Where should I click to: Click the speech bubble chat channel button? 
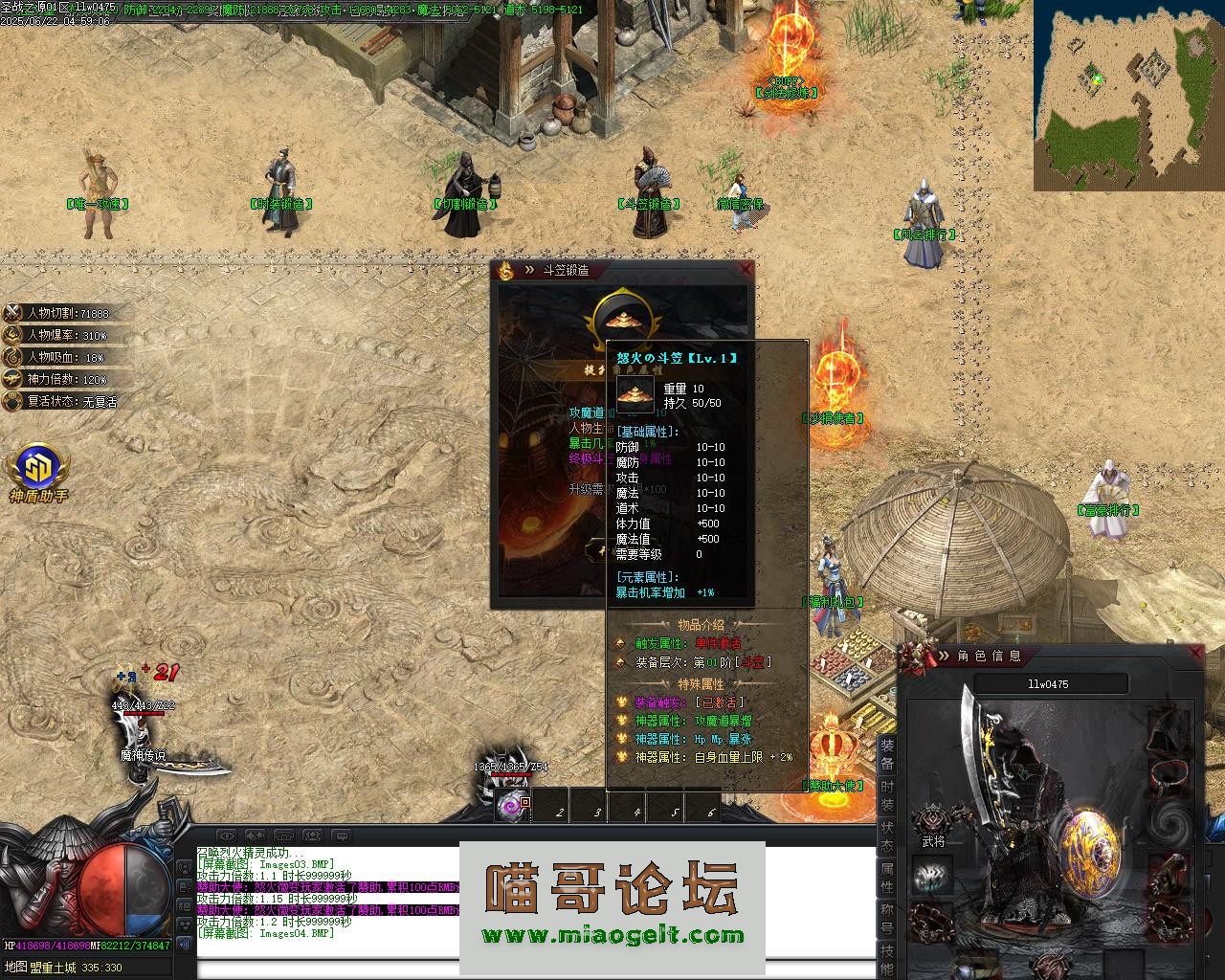point(341,835)
